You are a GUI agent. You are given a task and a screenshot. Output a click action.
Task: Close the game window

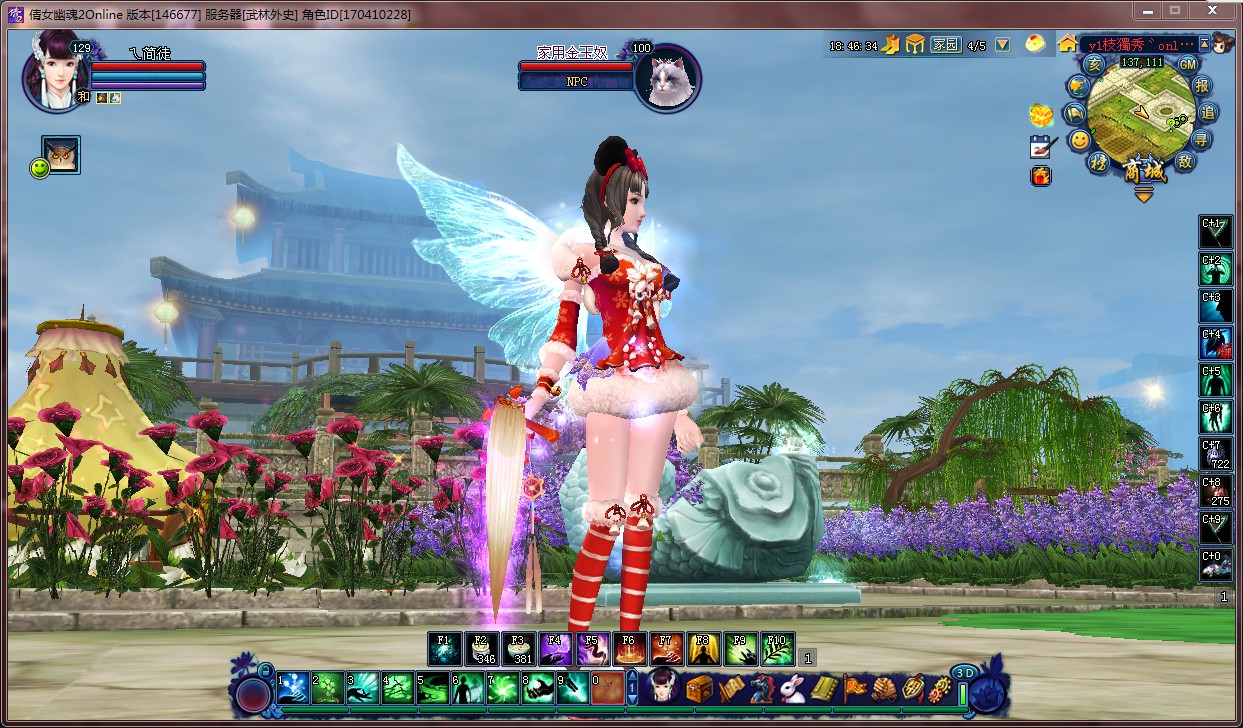pyautogui.click(x=1211, y=10)
